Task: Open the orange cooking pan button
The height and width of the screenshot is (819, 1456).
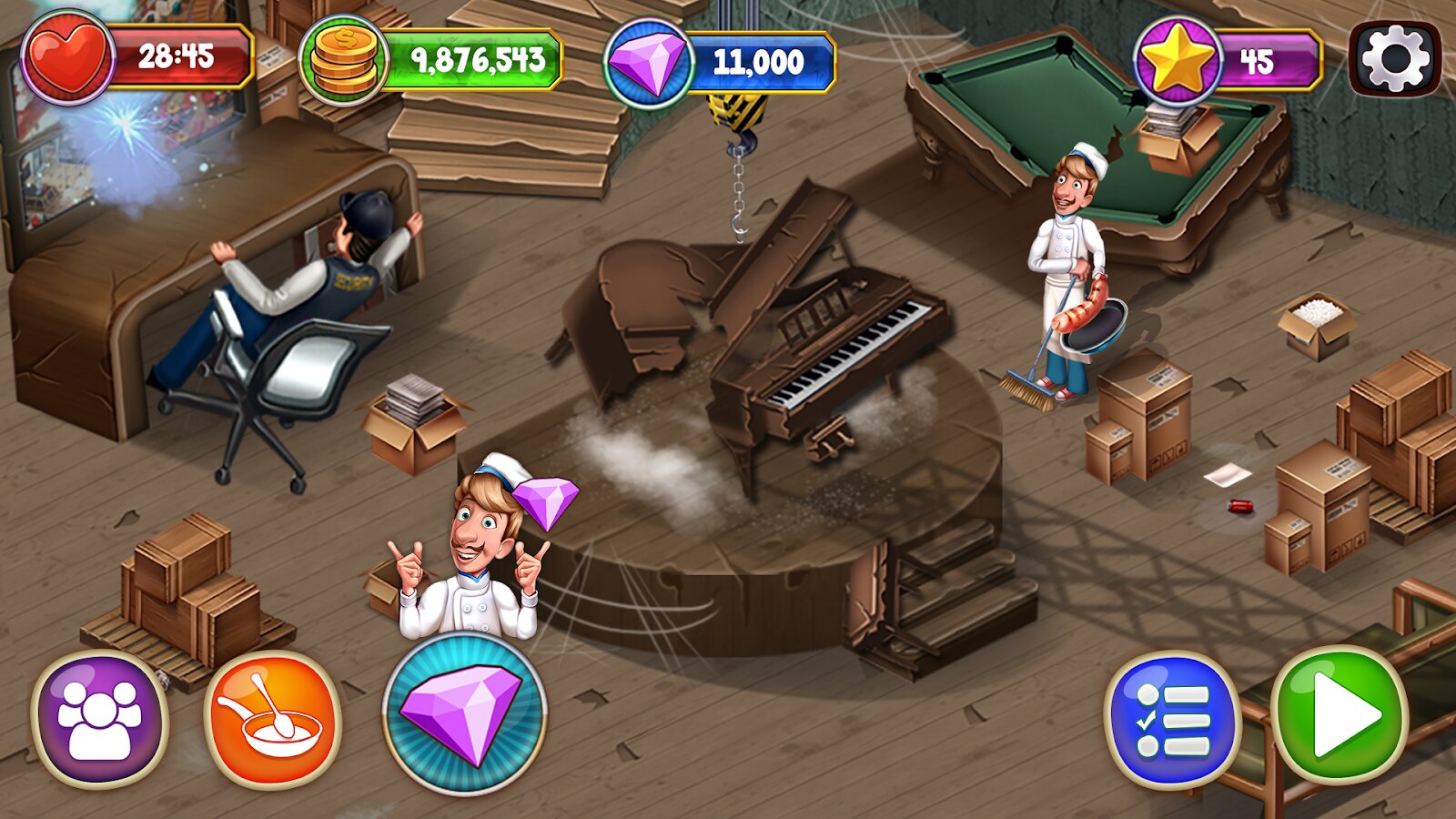Action: pos(273,719)
